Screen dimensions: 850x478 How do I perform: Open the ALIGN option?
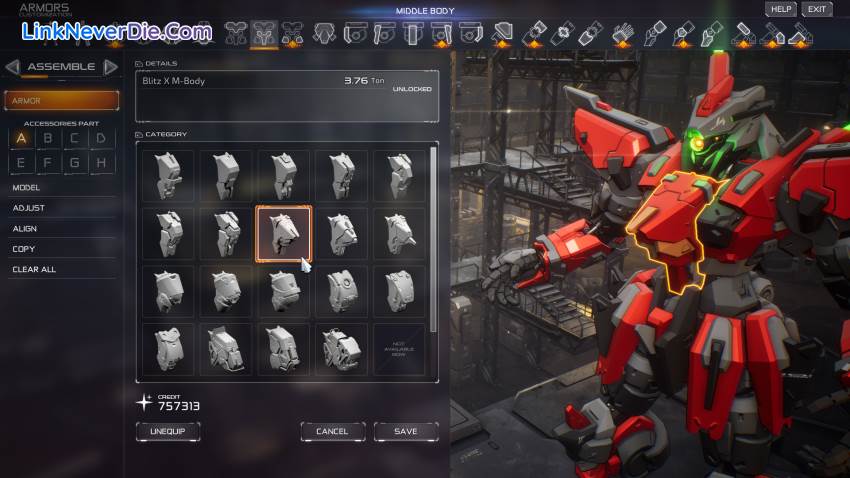click(x=25, y=229)
